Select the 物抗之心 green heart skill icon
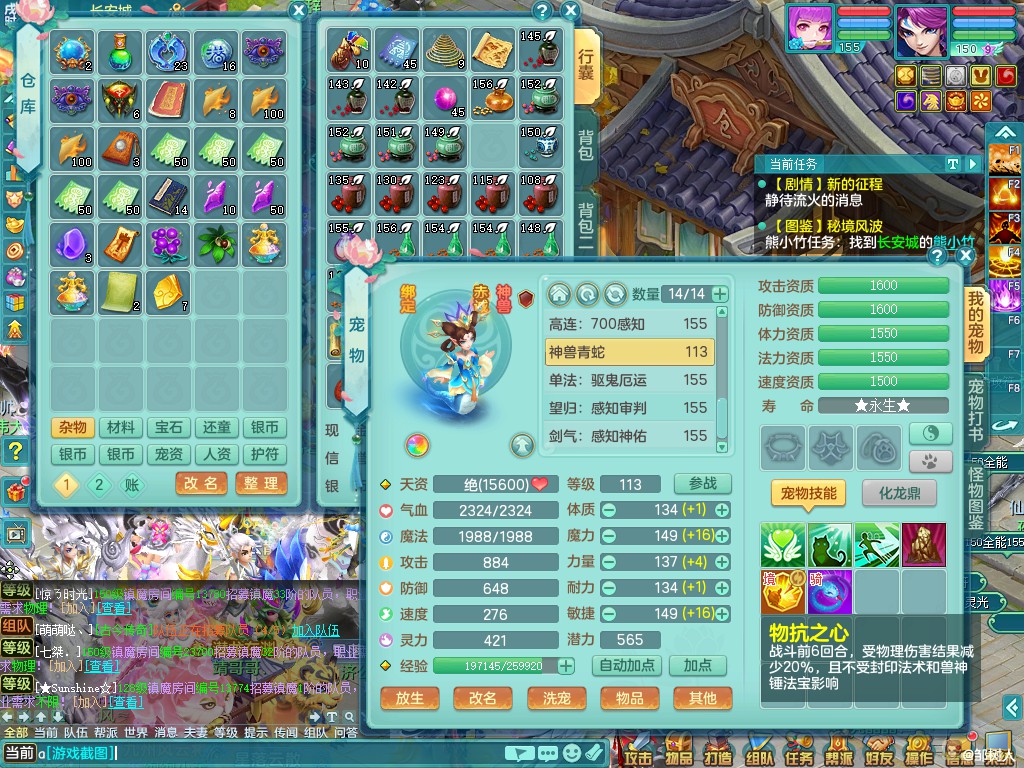The width and height of the screenshot is (1024, 768). point(782,545)
